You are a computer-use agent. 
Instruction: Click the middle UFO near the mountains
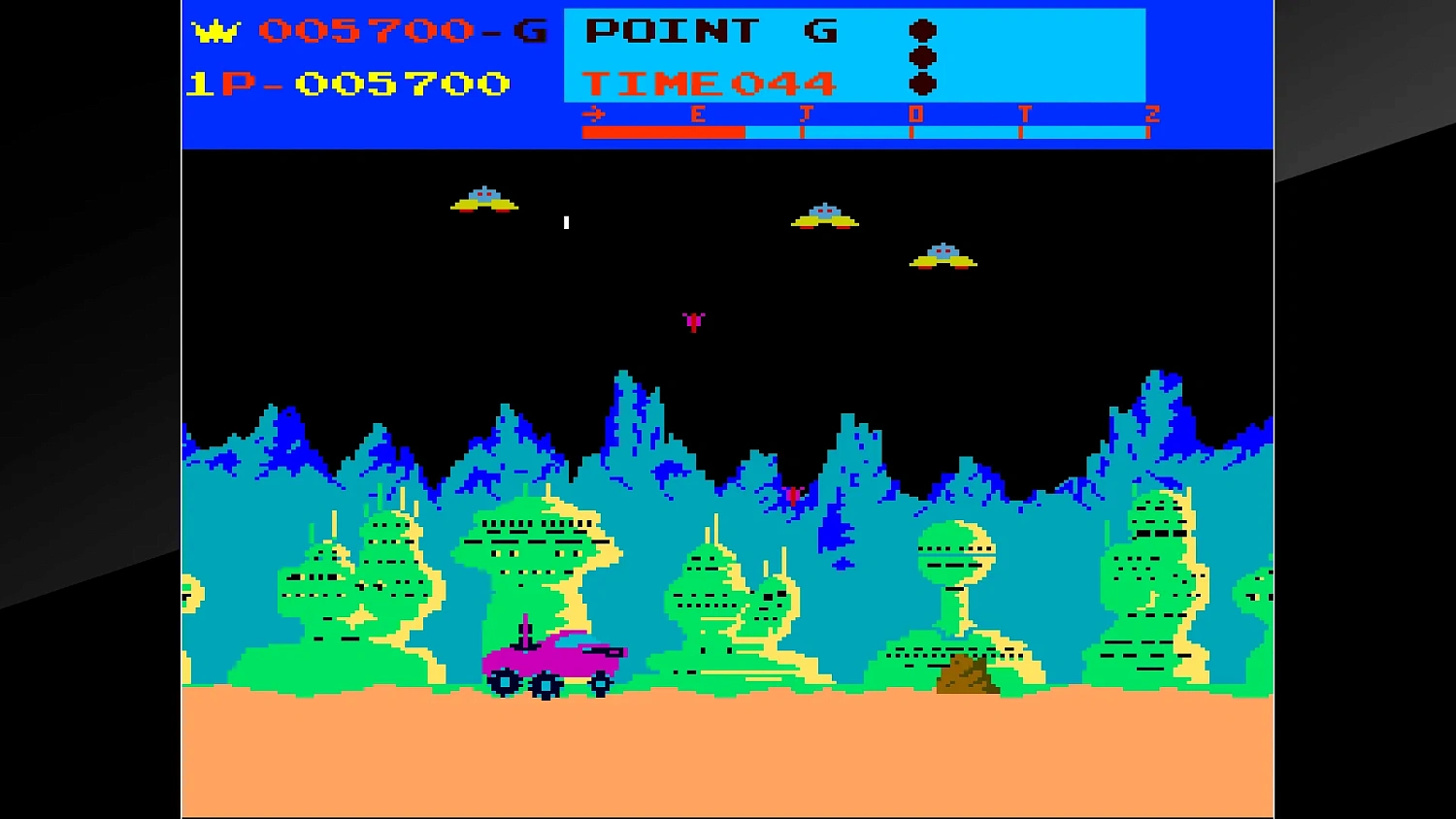pos(824,215)
